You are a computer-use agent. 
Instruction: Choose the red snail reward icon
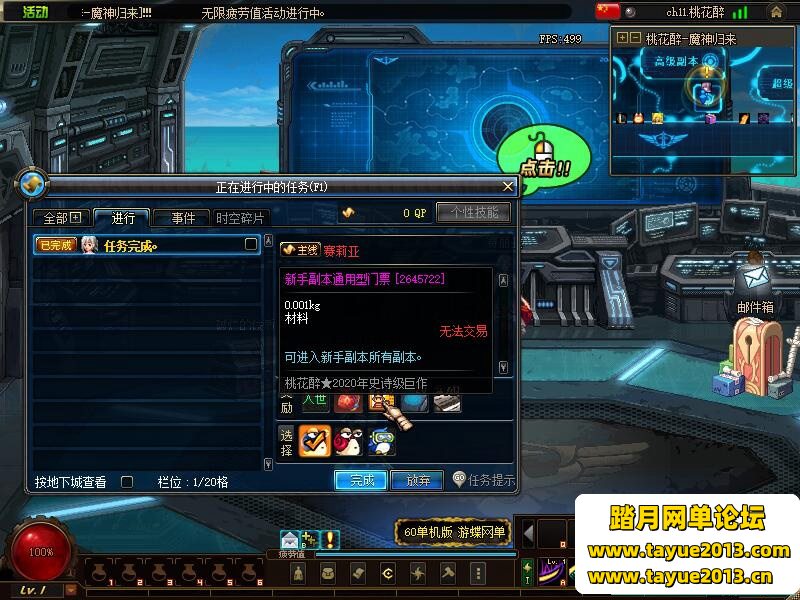[x=348, y=440]
